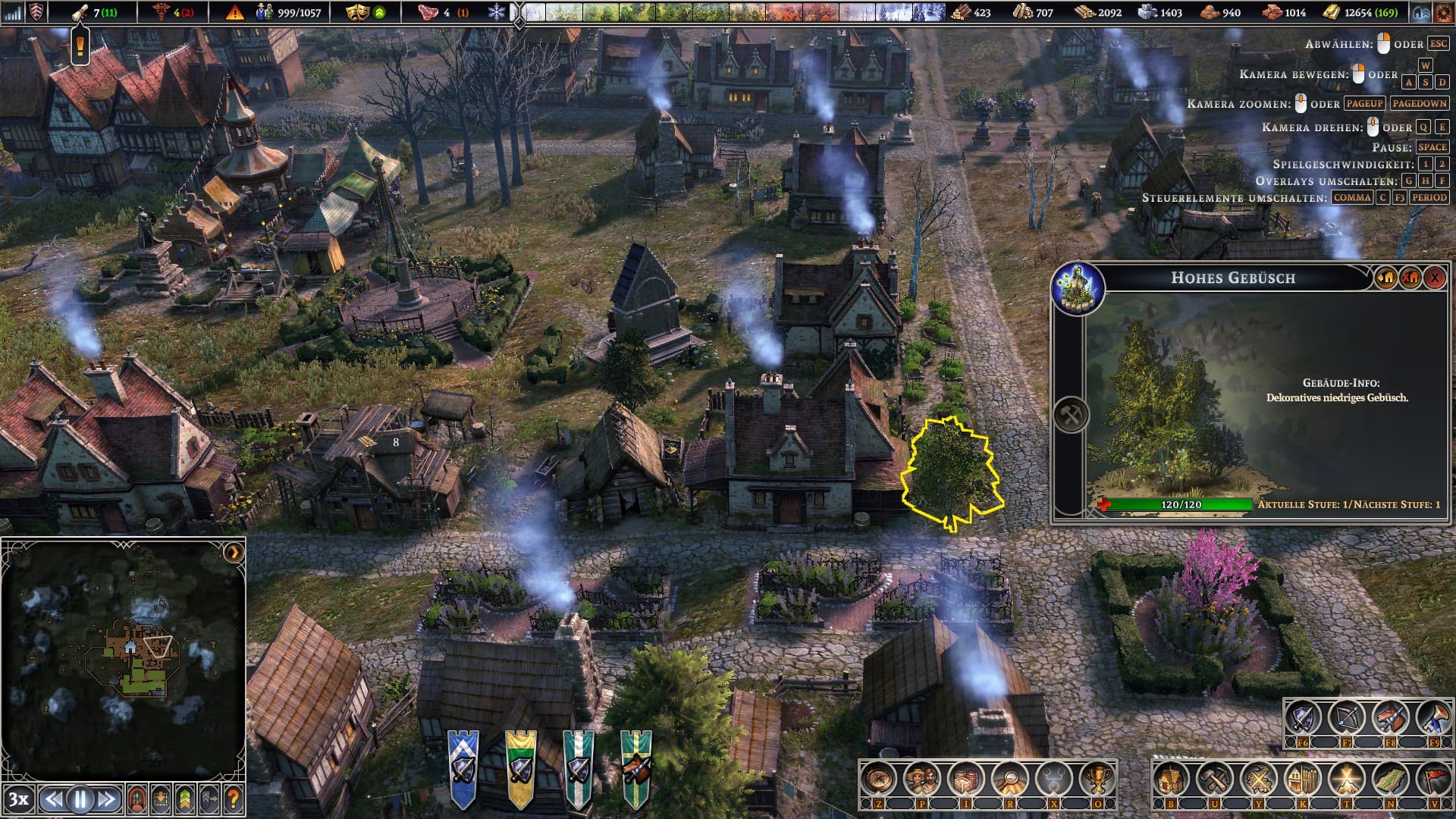Click the exclamation mark alert notification
Viewport: 1456px width, 819px height.
pyautogui.click(x=80, y=47)
